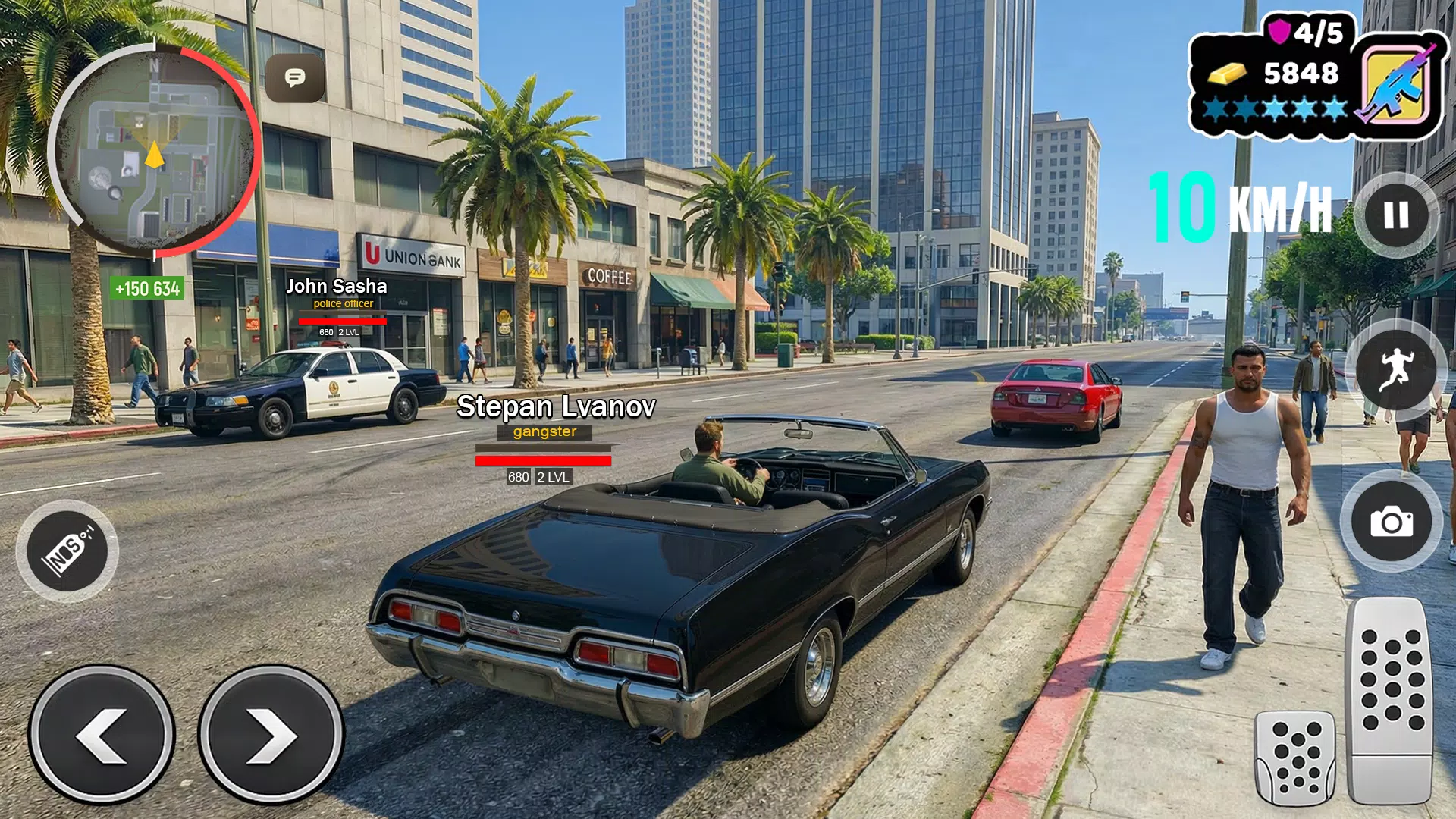Image resolution: width=1456 pixels, height=819 pixels.
Task: Select the gold bars currency icon
Action: pos(1226,74)
